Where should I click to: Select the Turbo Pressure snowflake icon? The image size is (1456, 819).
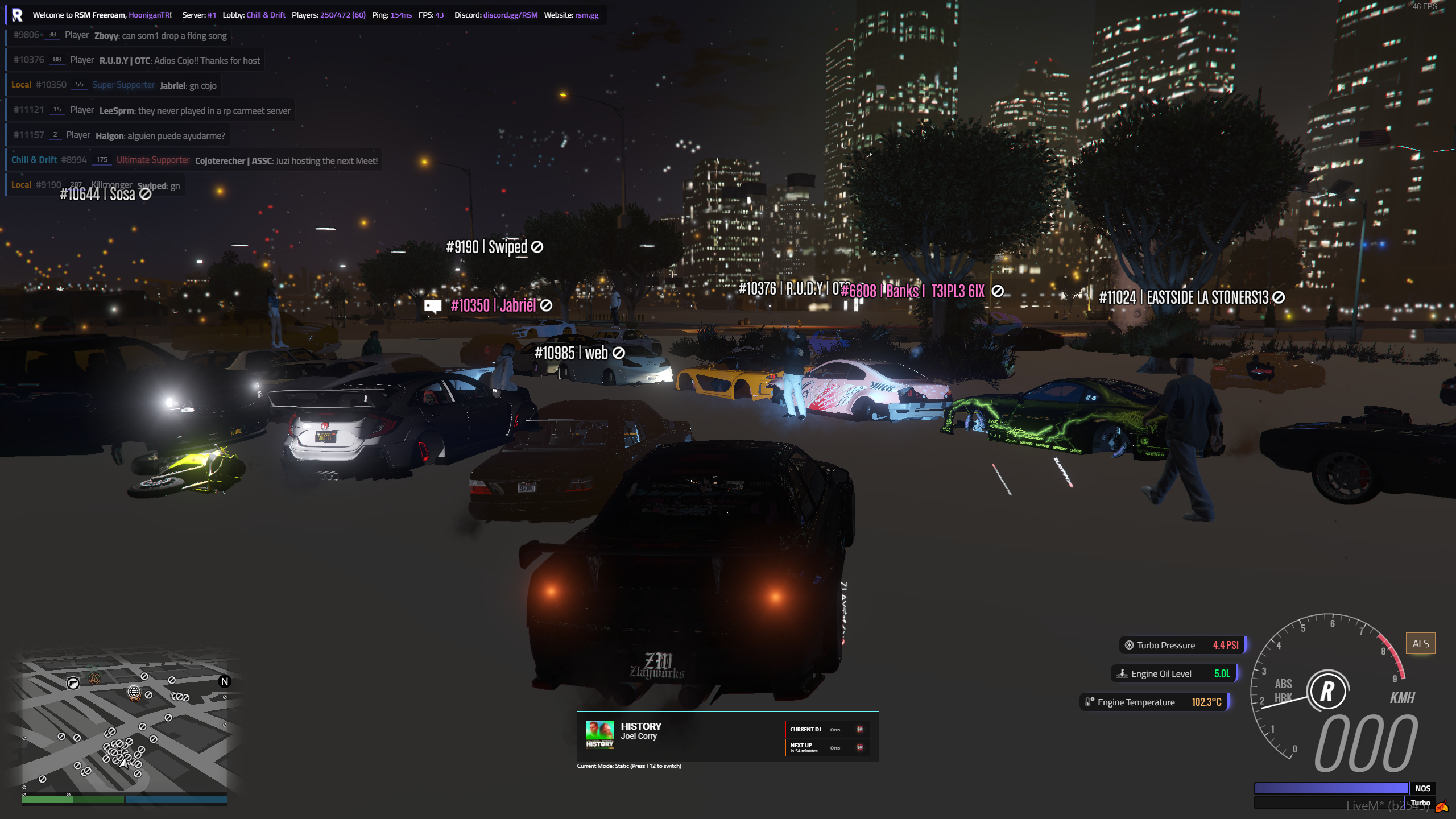coord(1128,645)
